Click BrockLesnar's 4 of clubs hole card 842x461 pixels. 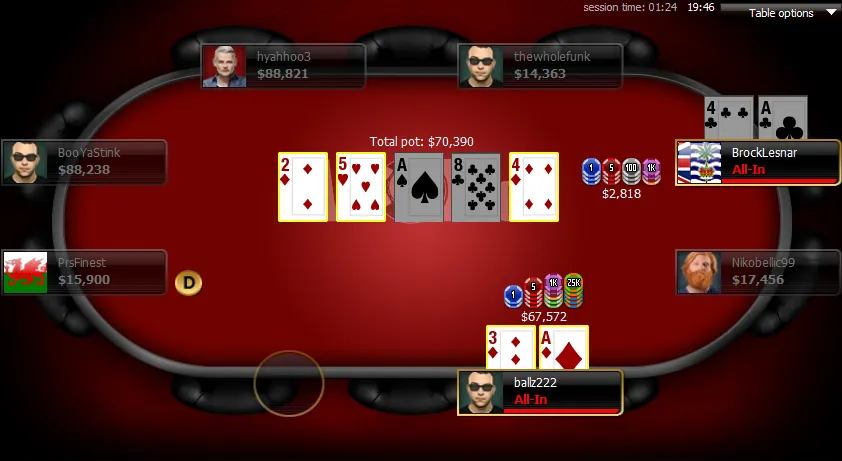728,118
